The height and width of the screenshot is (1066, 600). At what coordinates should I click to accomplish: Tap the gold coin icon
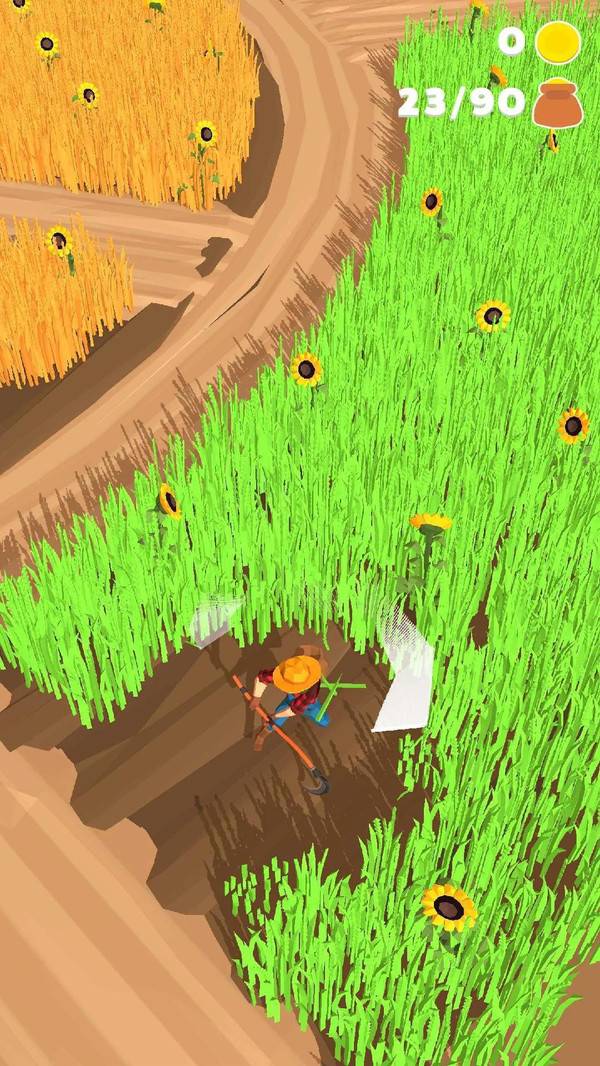tap(557, 43)
